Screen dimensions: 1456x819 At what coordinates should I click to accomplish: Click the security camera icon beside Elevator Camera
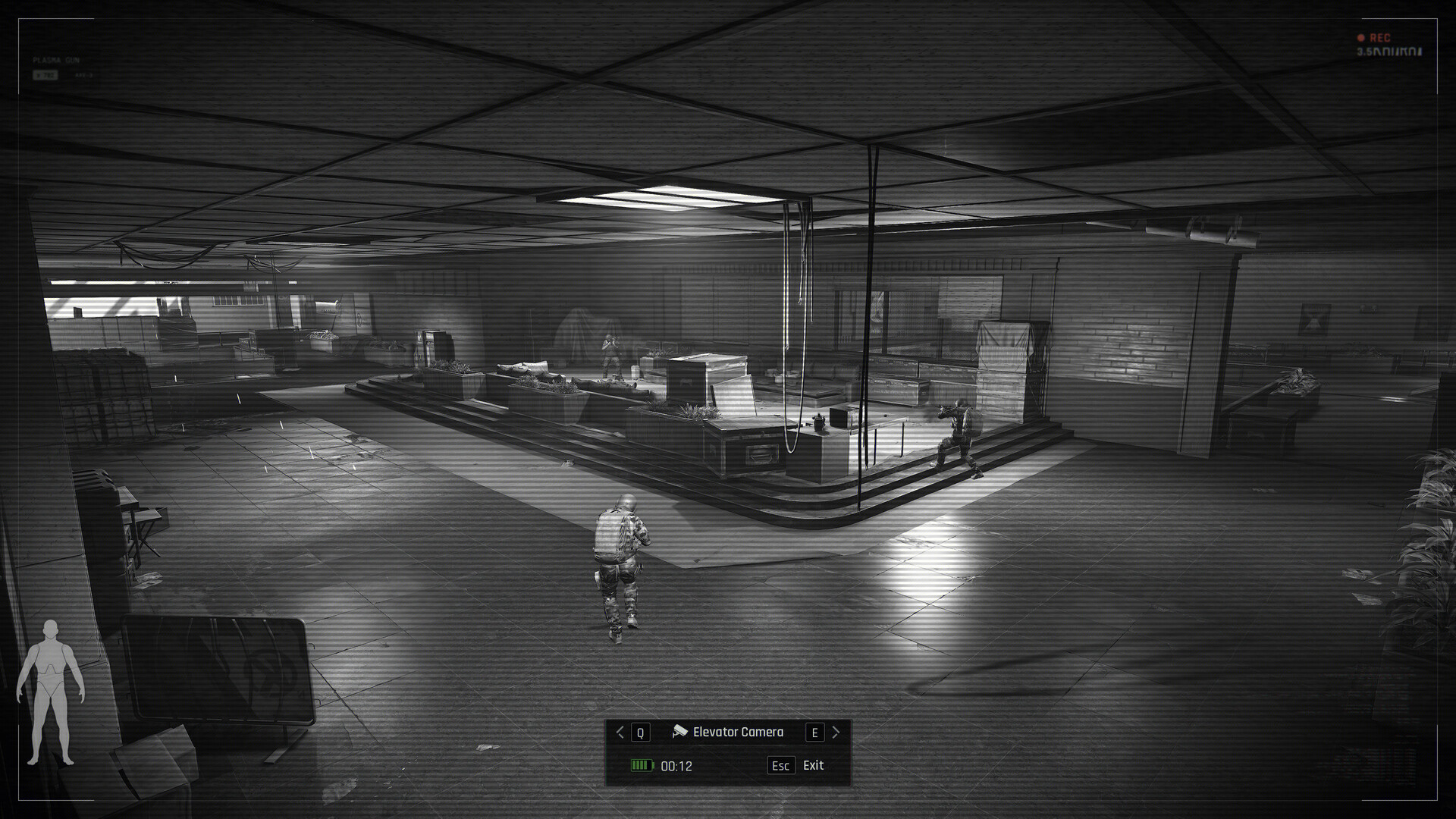(680, 731)
